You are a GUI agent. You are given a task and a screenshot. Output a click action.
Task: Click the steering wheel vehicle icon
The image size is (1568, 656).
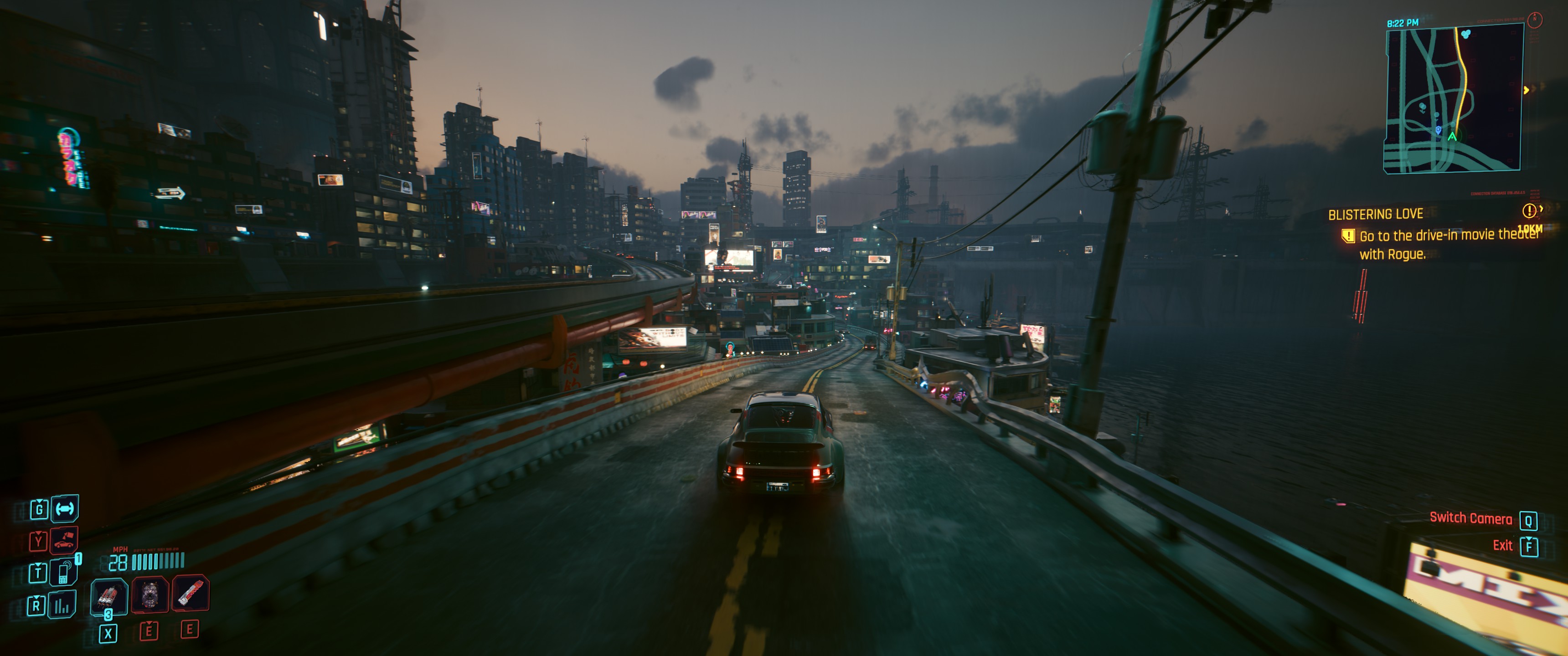(65, 508)
